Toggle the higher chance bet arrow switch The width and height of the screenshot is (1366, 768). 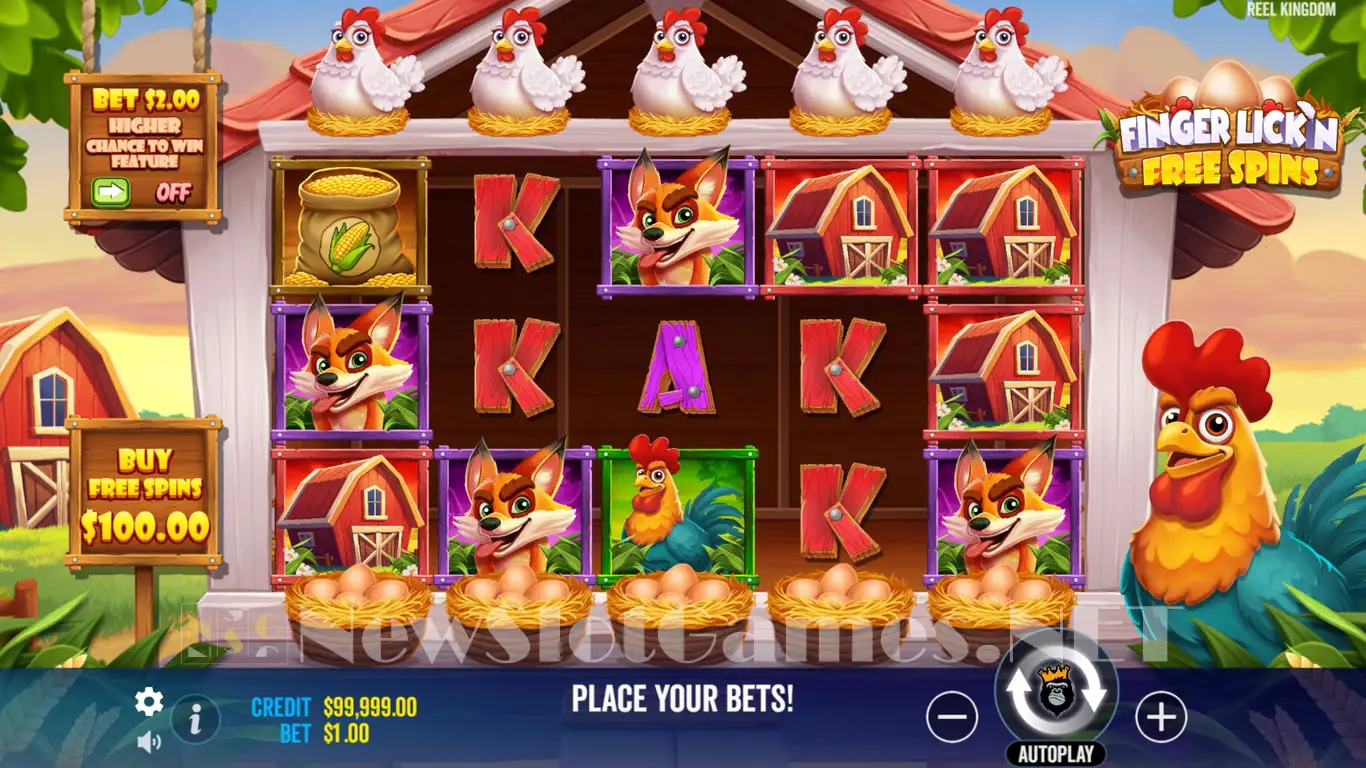111,191
